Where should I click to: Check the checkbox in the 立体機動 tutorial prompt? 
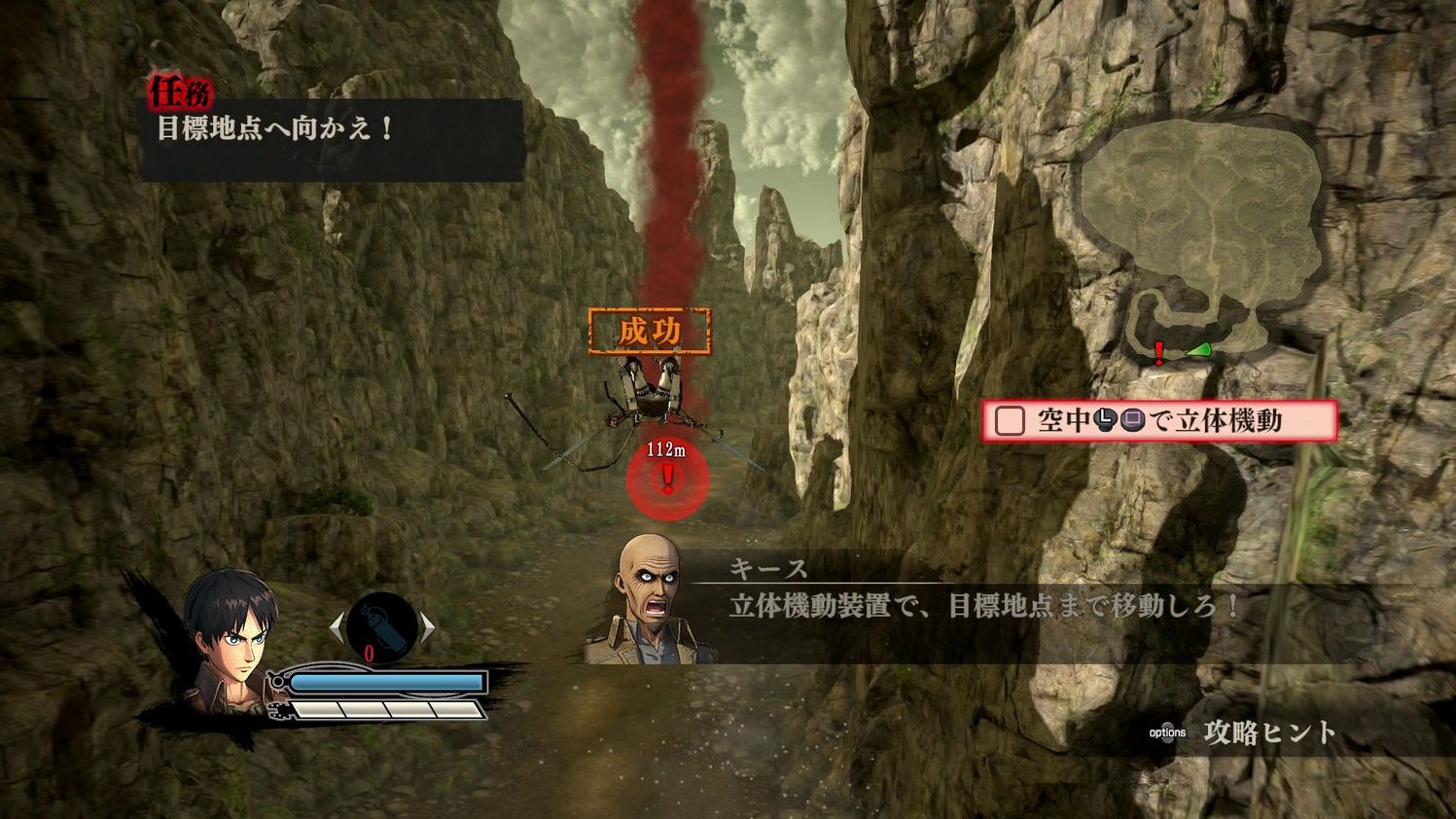click(1009, 419)
